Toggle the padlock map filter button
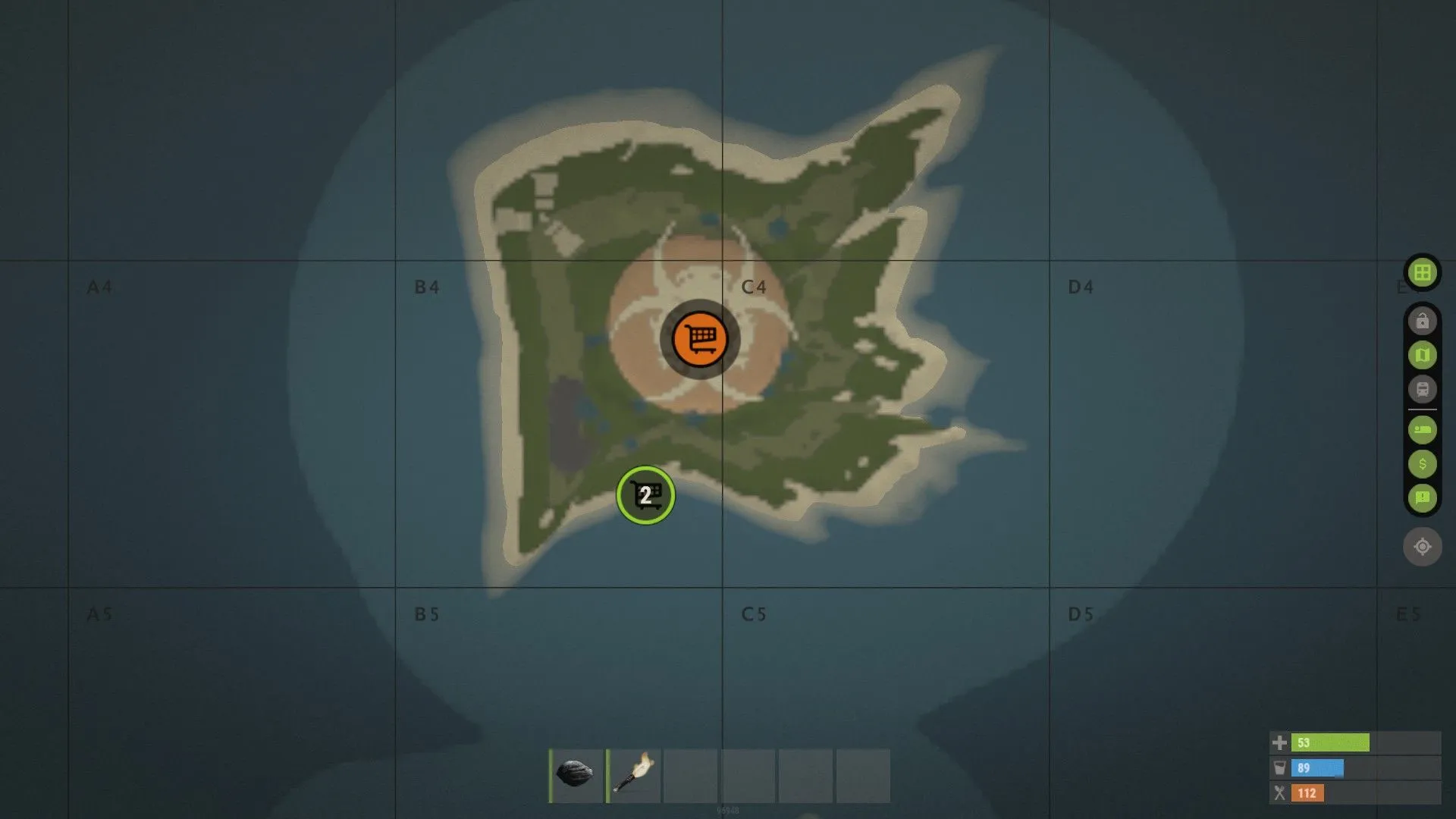This screenshot has width=1456, height=819. [1422, 321]
